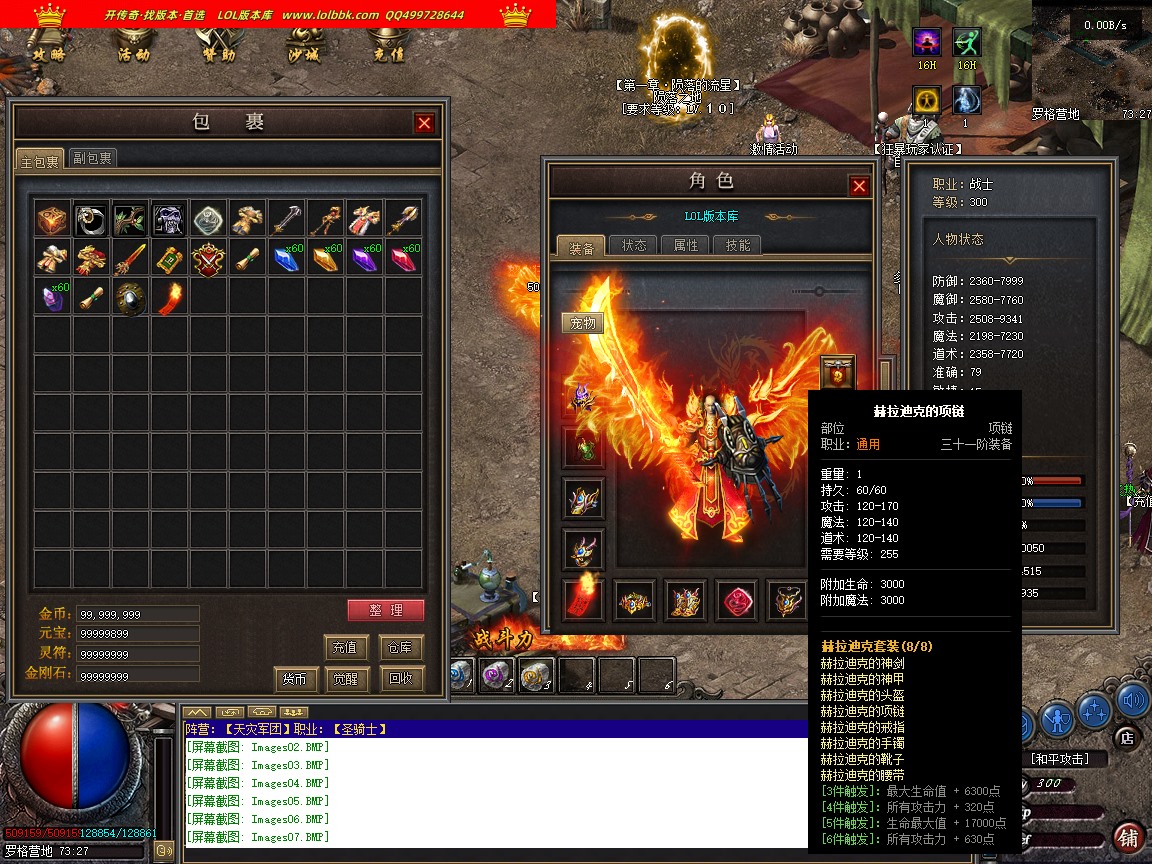Open the 铺 shop round button

1129,836
